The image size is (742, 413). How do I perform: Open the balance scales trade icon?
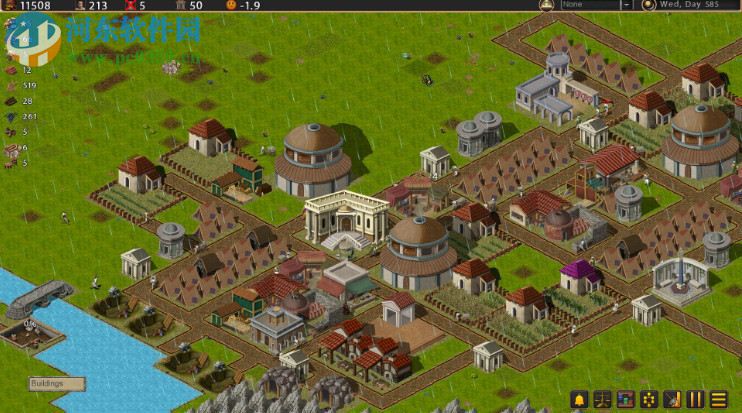(x=603, y=399)
